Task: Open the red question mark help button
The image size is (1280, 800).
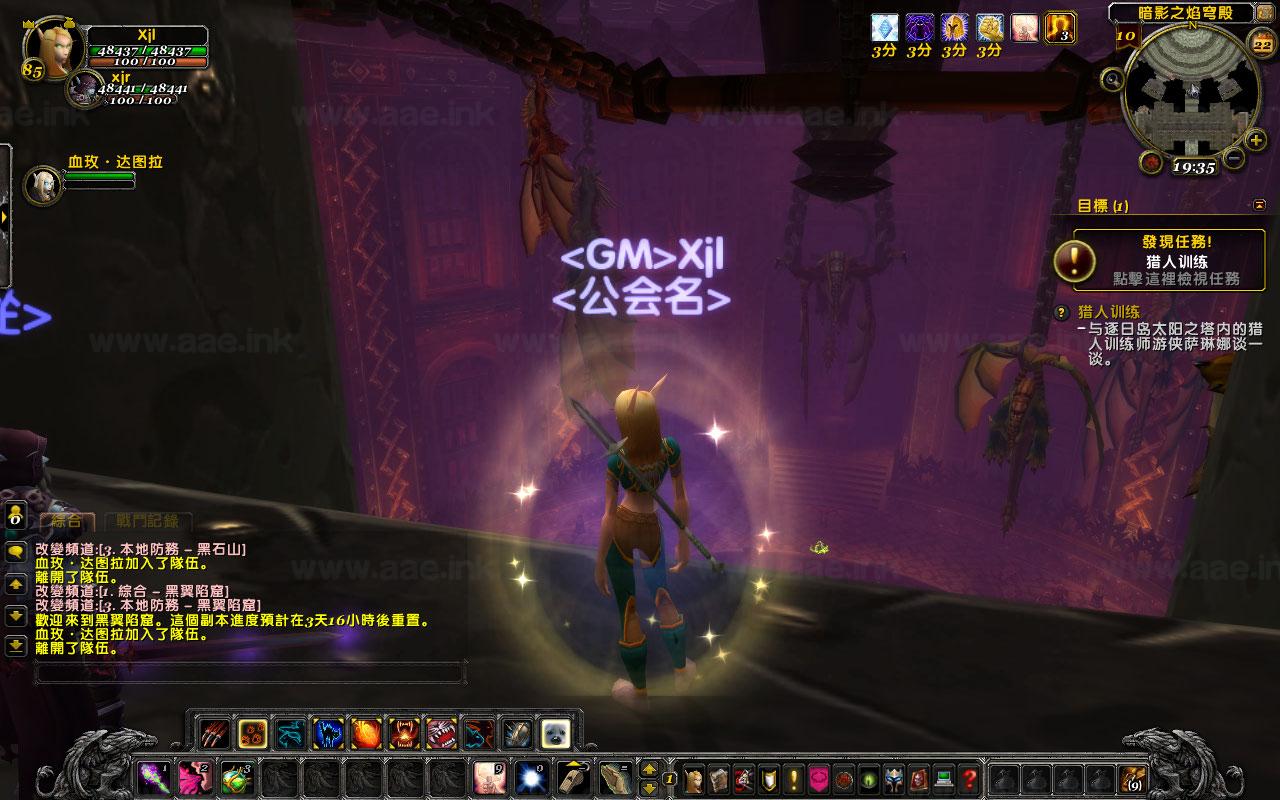Action: (969, 779)
